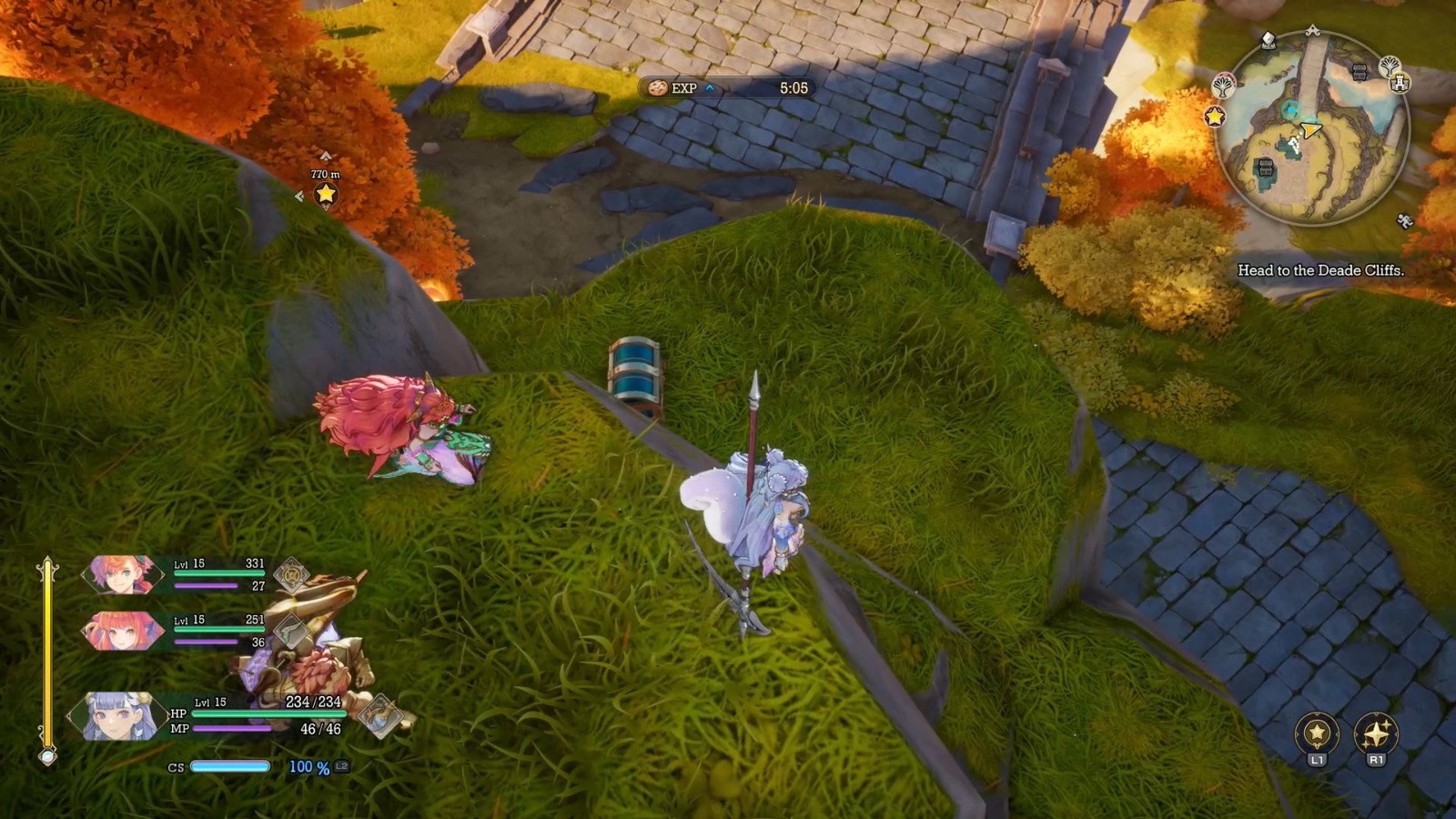
Task: Click the yellow star landmark left of the minimap
Action: tap(1216, 116)
